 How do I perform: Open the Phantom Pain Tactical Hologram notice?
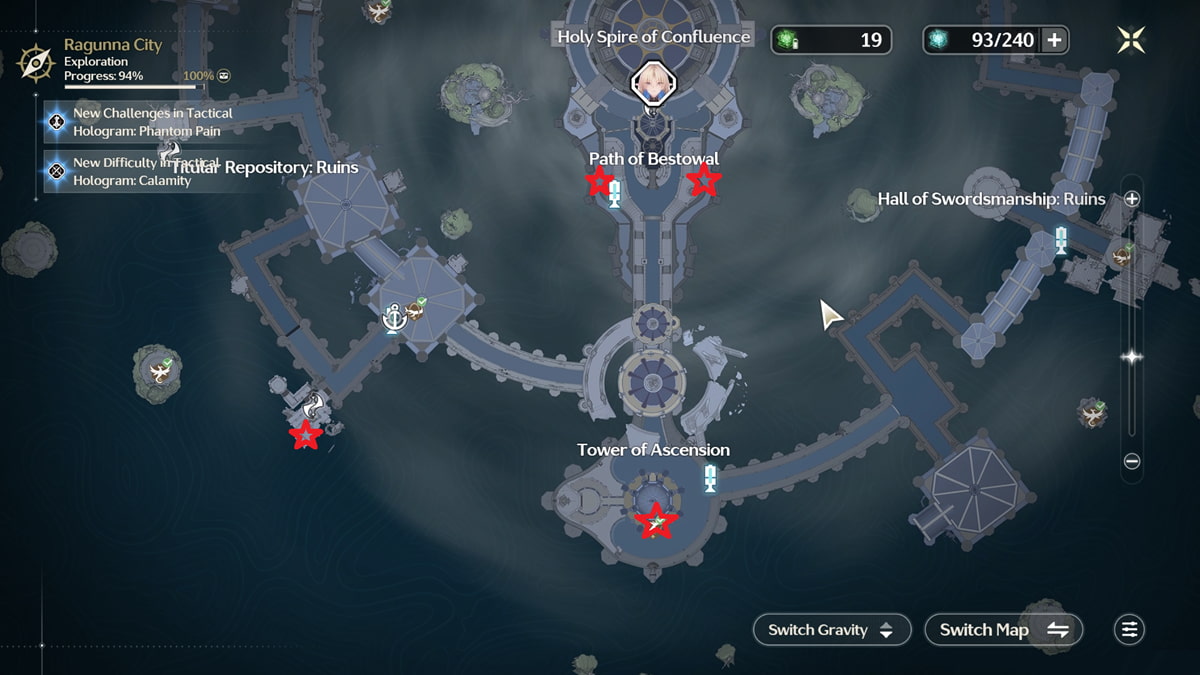(x=138, y=122)
